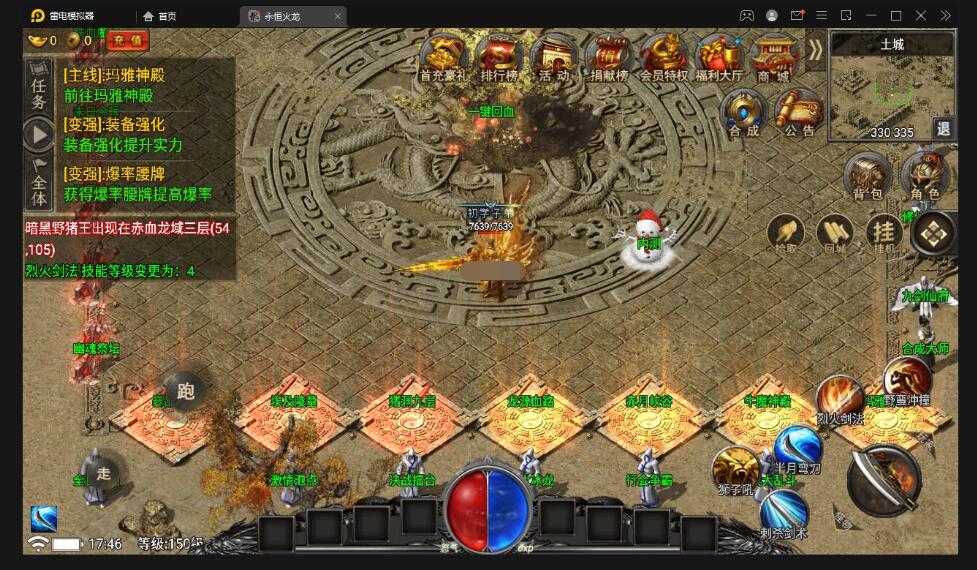Open the 角色 character sheet
977x570 pixels.
(925, 176)
